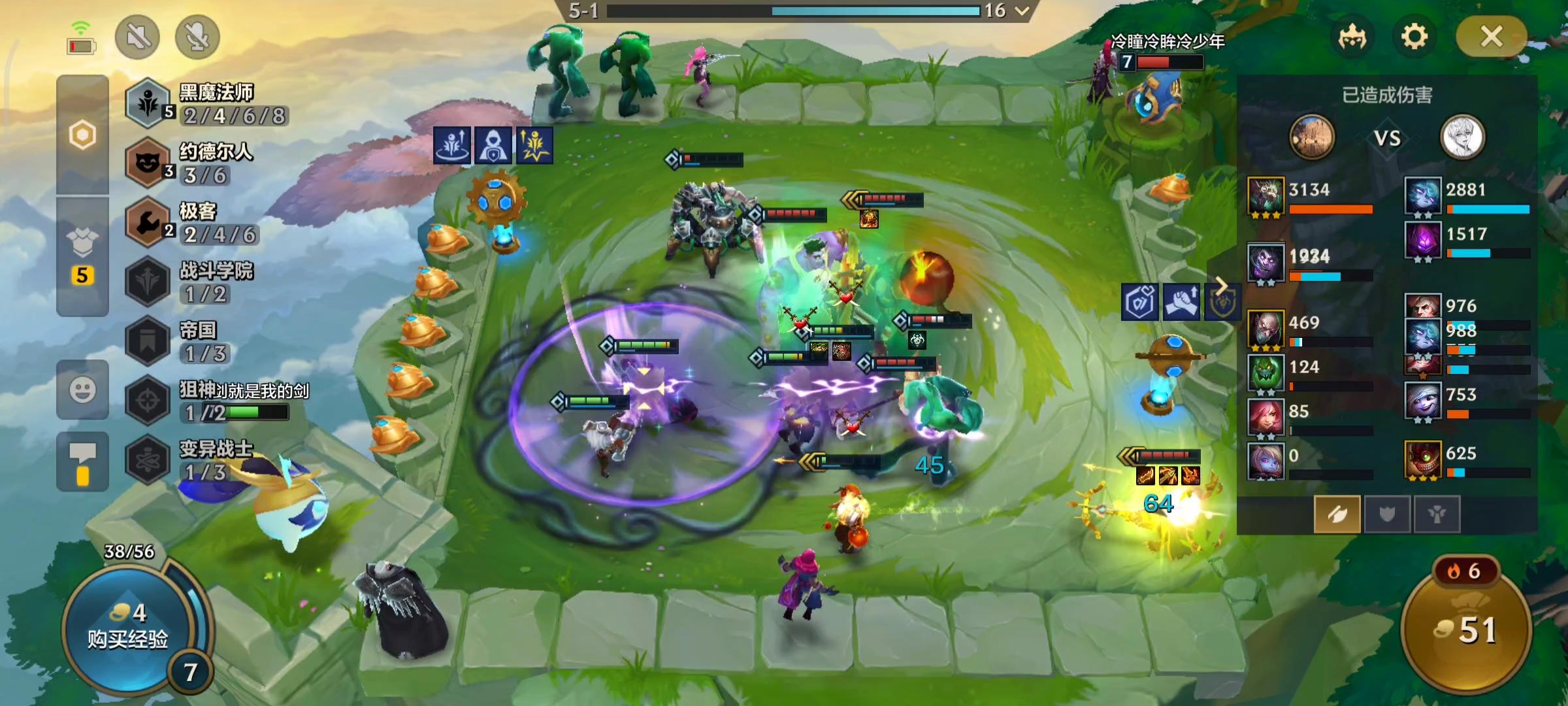Toggle the muted speaker button

click(137, 37)
